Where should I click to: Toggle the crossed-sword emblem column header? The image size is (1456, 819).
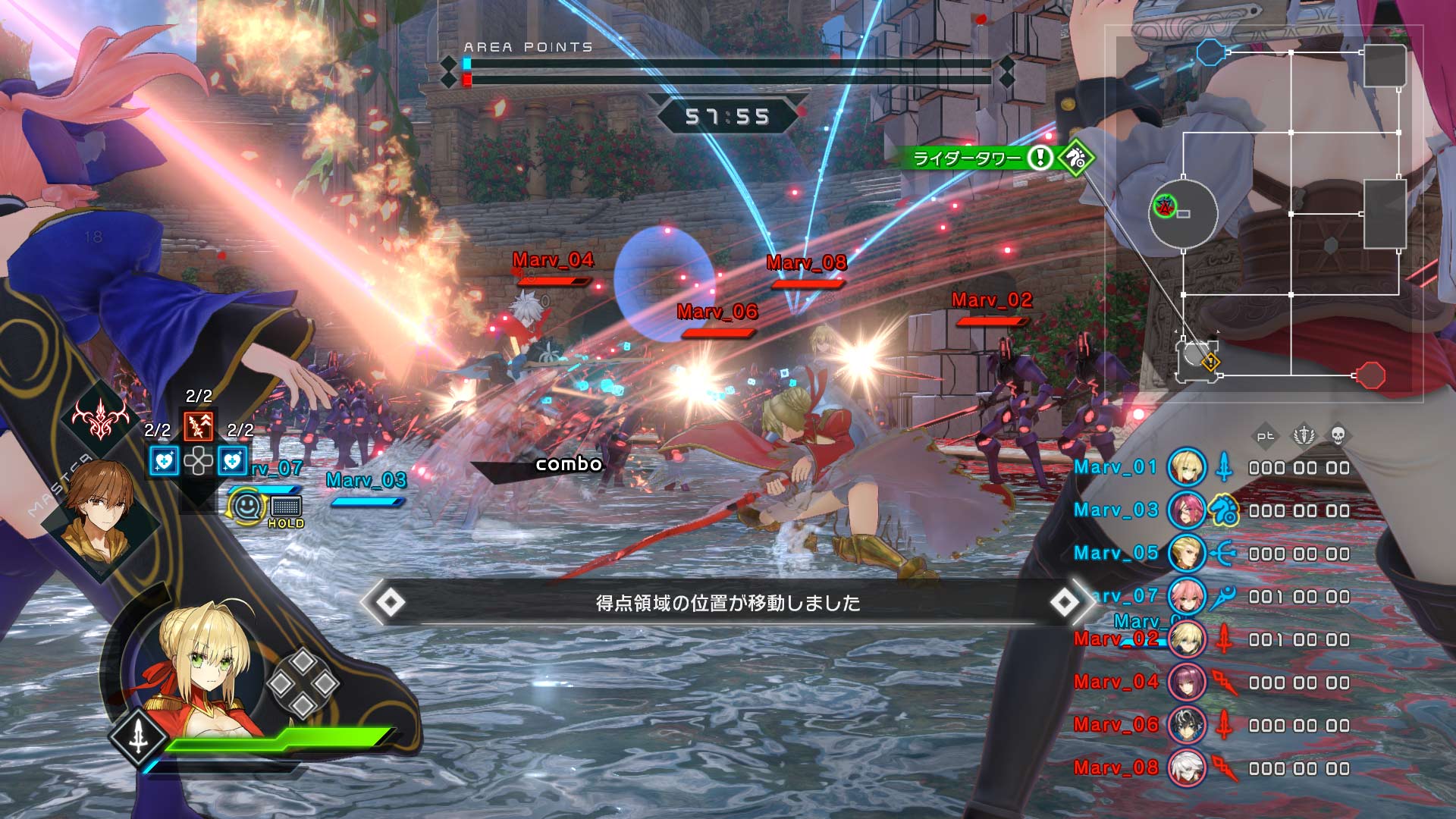pyautogui.click(x=1304, y=437)
